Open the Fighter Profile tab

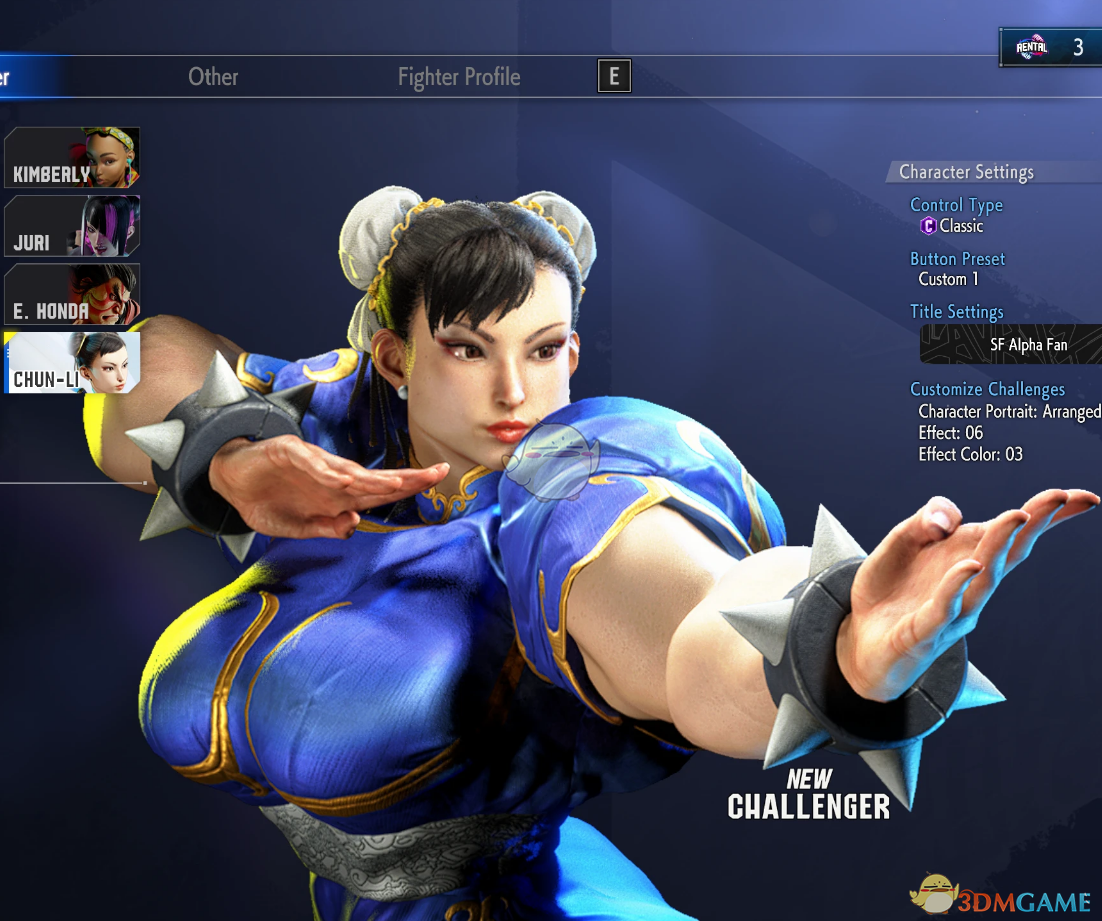(459, 77)
